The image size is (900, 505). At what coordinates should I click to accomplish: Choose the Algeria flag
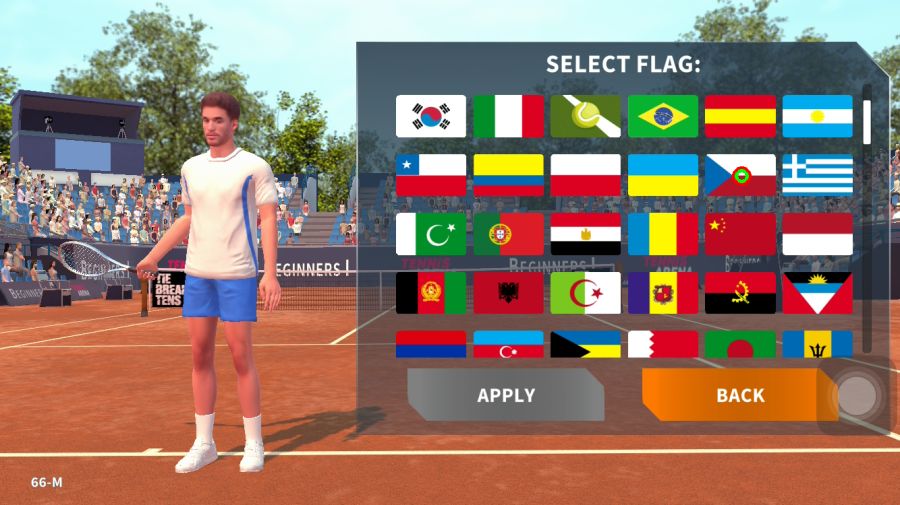coord(585,293)
